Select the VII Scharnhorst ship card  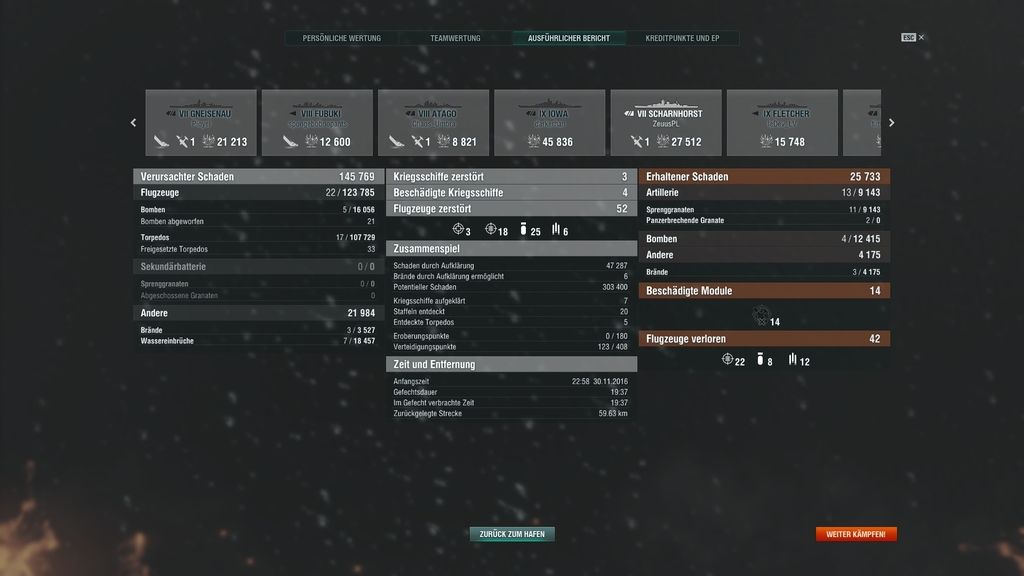point(665,123)
